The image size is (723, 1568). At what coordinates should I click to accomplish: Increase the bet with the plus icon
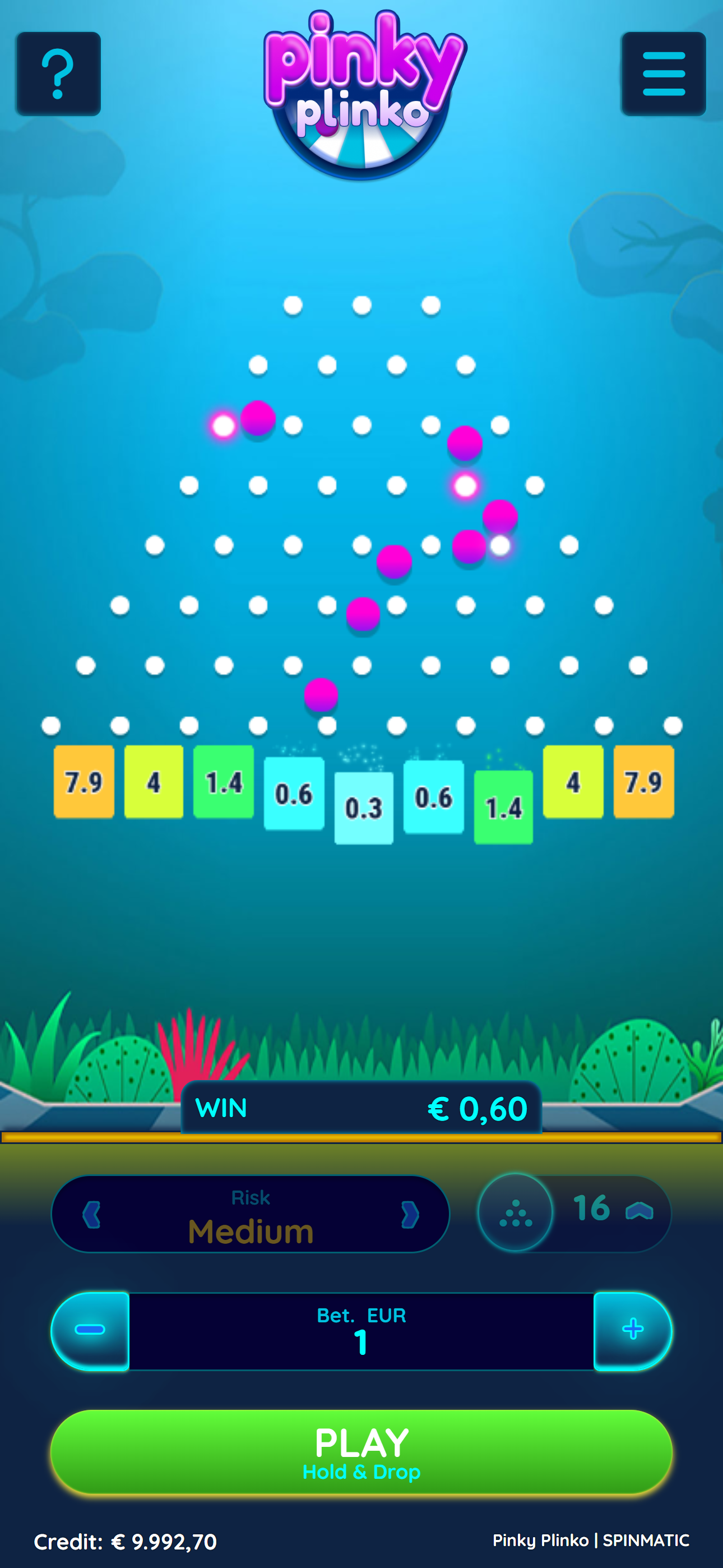coord(633,1331)
